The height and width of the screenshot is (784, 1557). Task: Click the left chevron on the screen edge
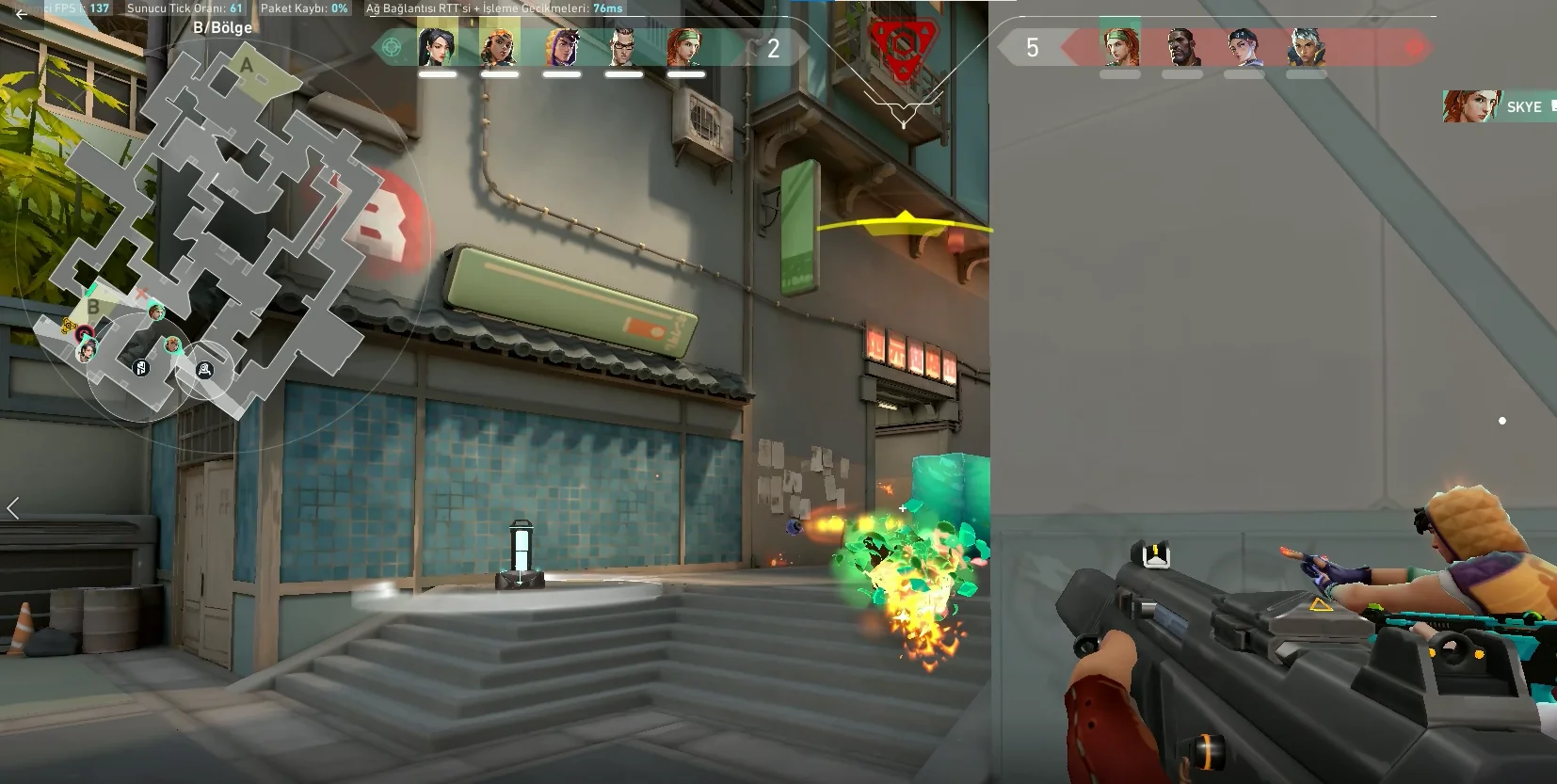(13, 509)
